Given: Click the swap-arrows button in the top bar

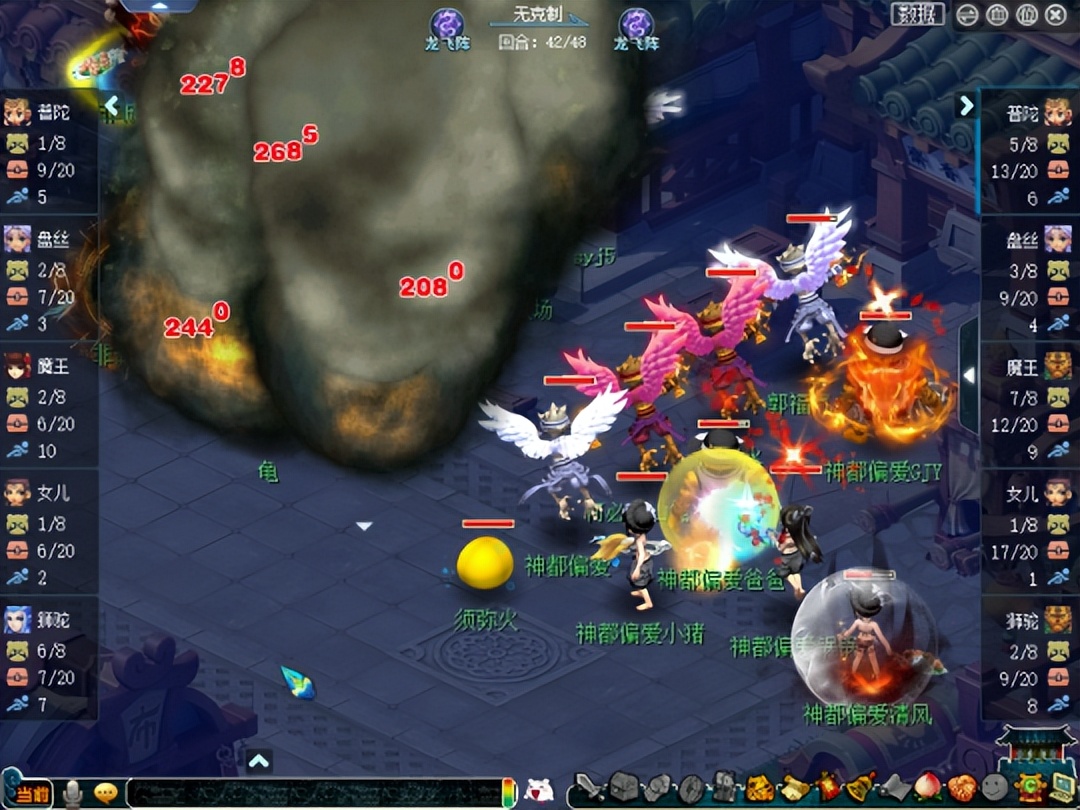Looking at the screenshot, I should coord(968,15).
